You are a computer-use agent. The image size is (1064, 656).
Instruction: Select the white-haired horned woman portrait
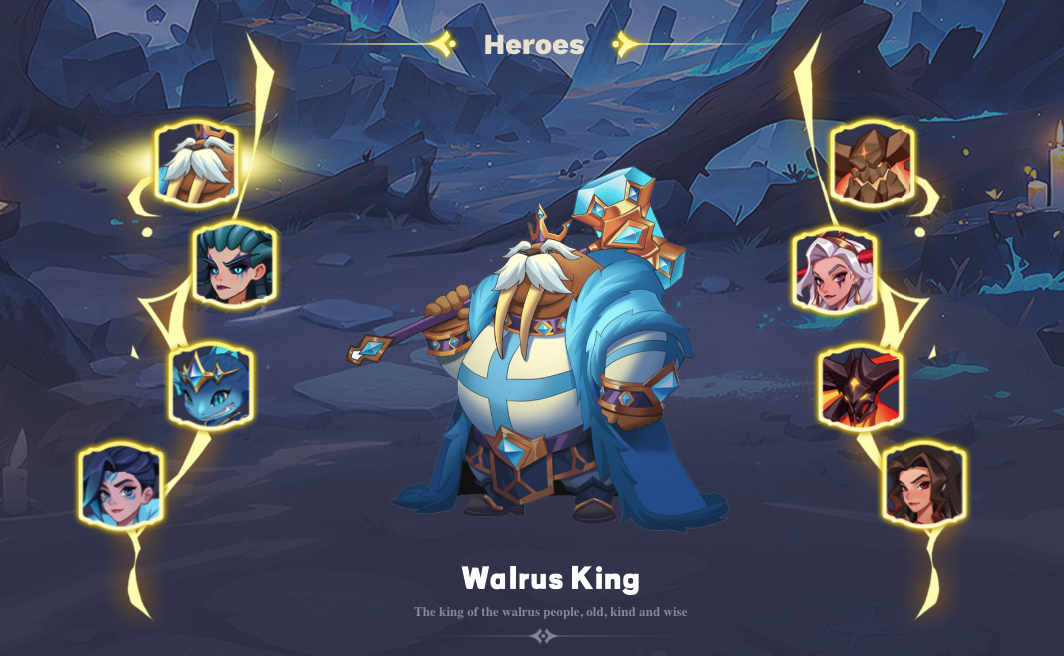pyautogui.click(x=834, y=272)
